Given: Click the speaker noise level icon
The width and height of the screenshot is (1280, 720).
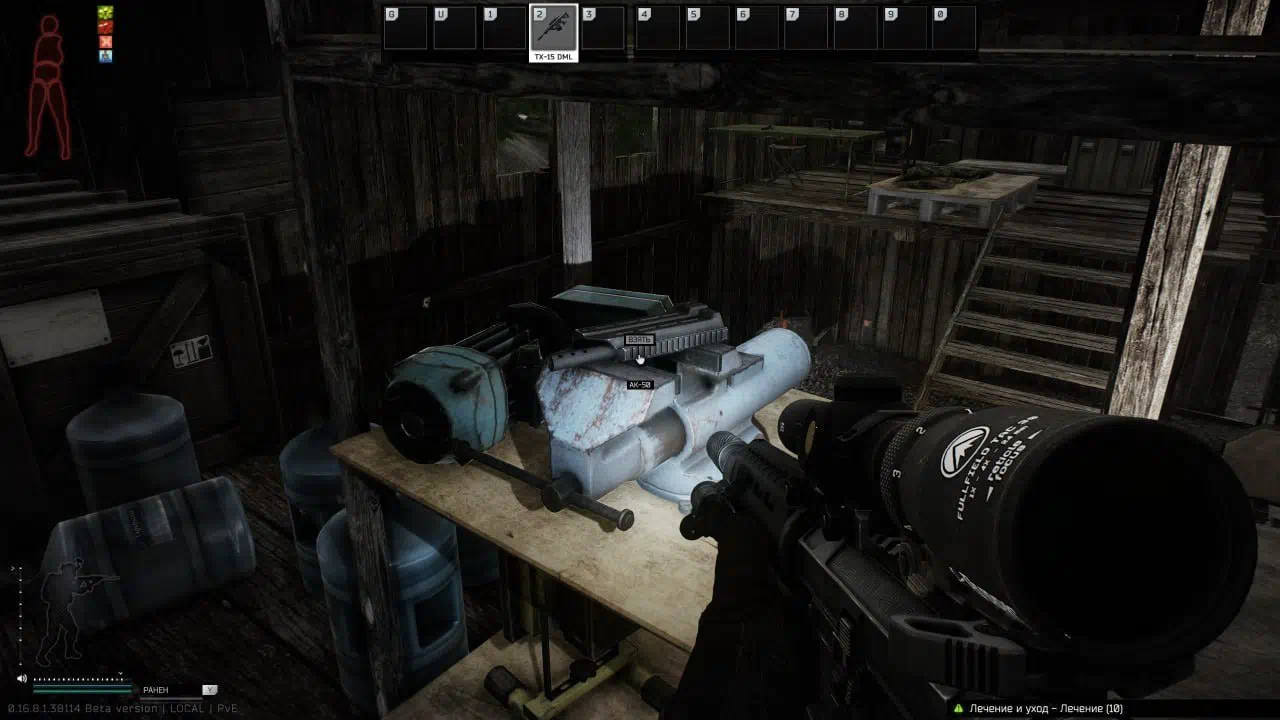Looking at the screenshot, I should (21, 679).
